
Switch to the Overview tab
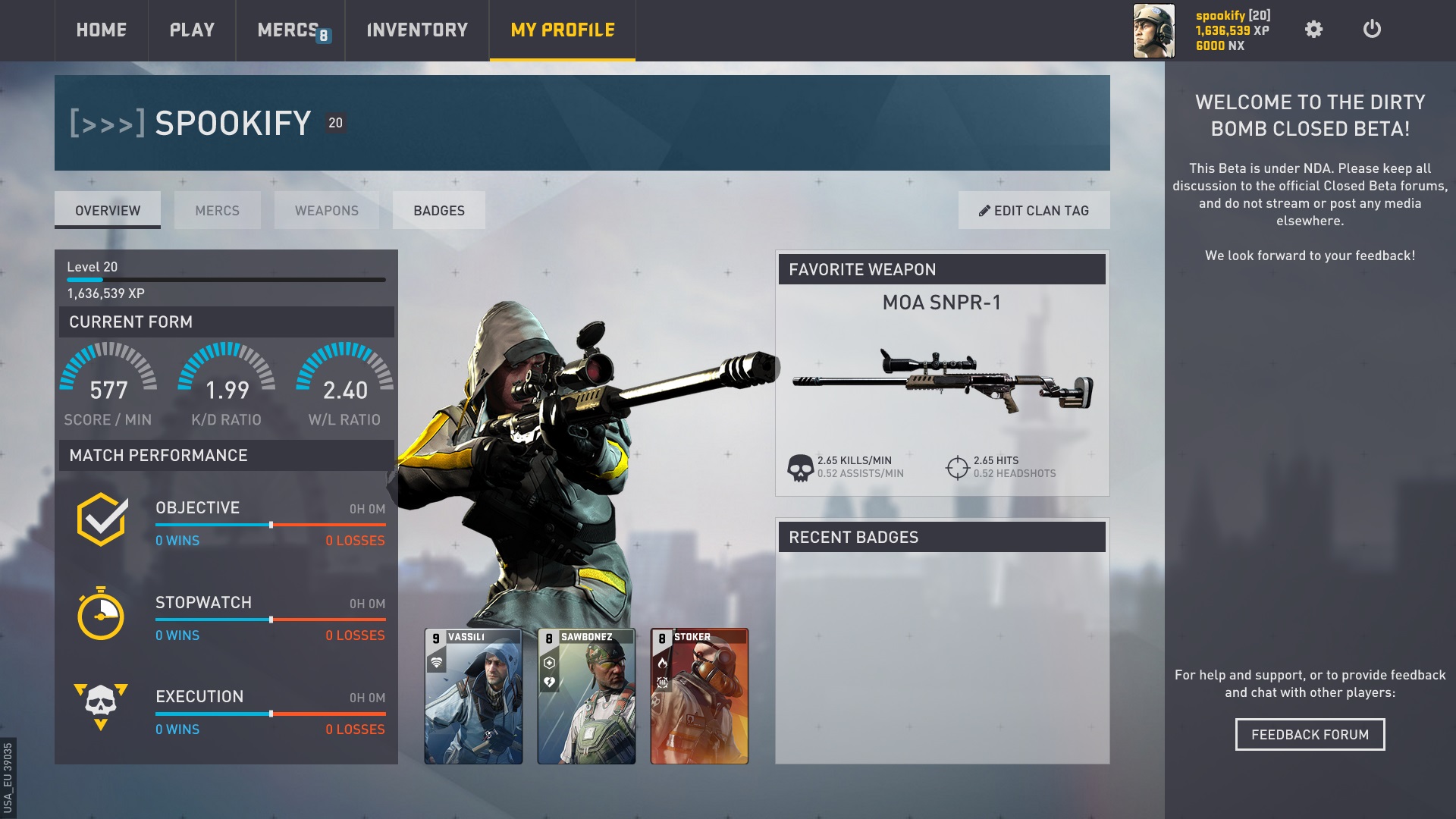(108, 210)
